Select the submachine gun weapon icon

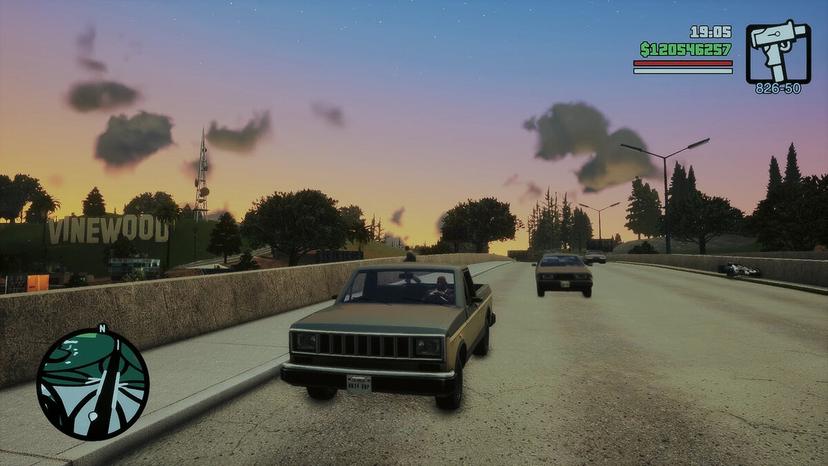[778, 51]
